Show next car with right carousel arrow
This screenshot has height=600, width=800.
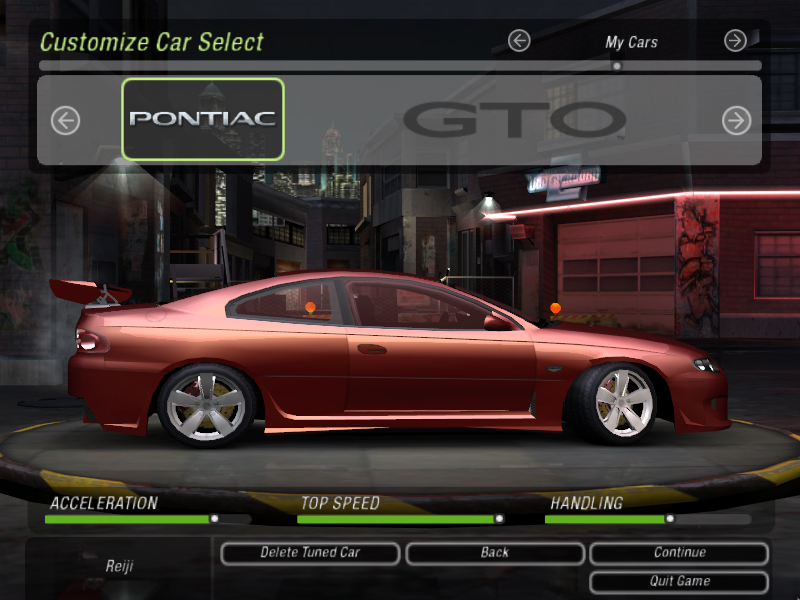pyautogui.click(x=736, y=121)
